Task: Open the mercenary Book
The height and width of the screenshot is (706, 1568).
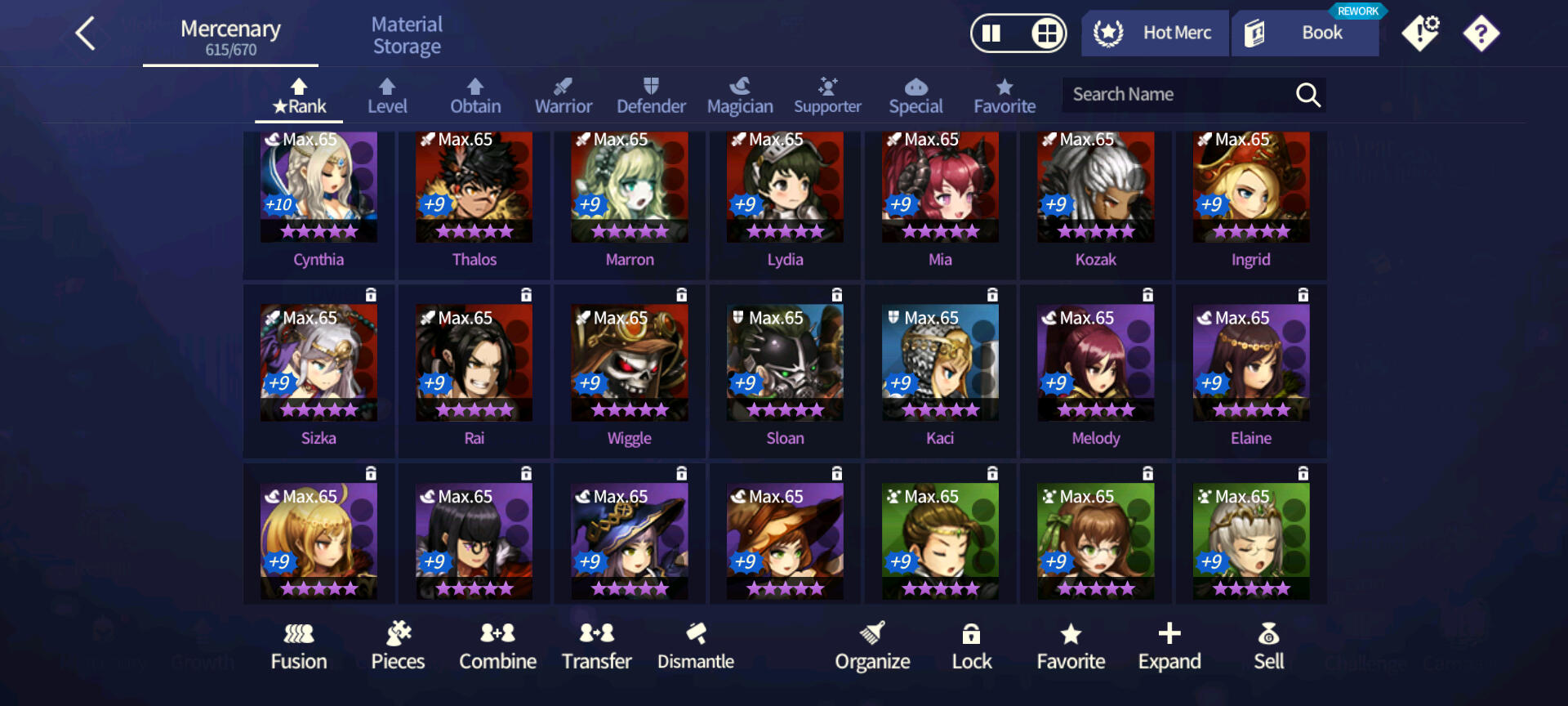Action: pos(1305,34)
